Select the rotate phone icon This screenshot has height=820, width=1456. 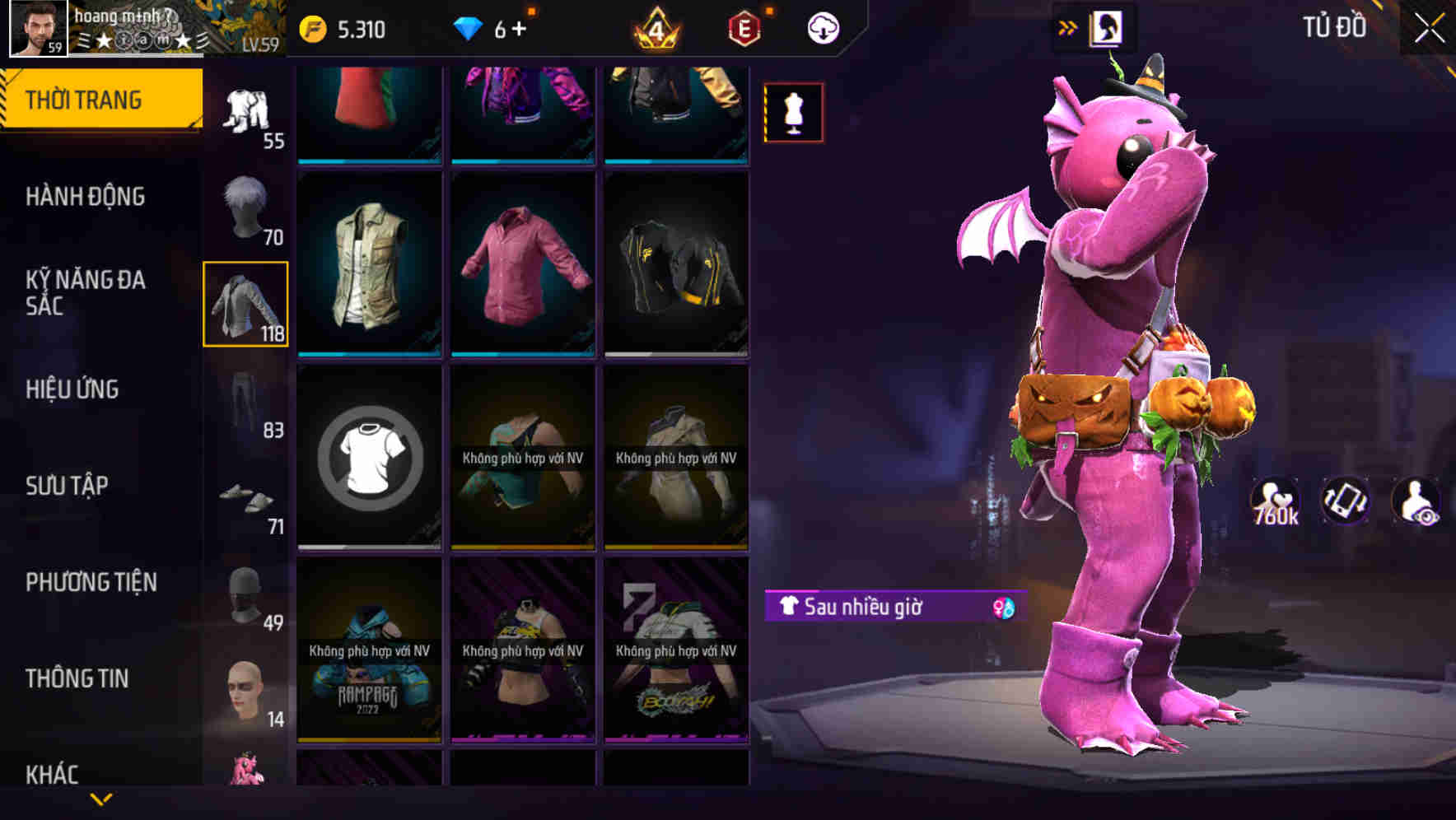(x=1344, y=504)
